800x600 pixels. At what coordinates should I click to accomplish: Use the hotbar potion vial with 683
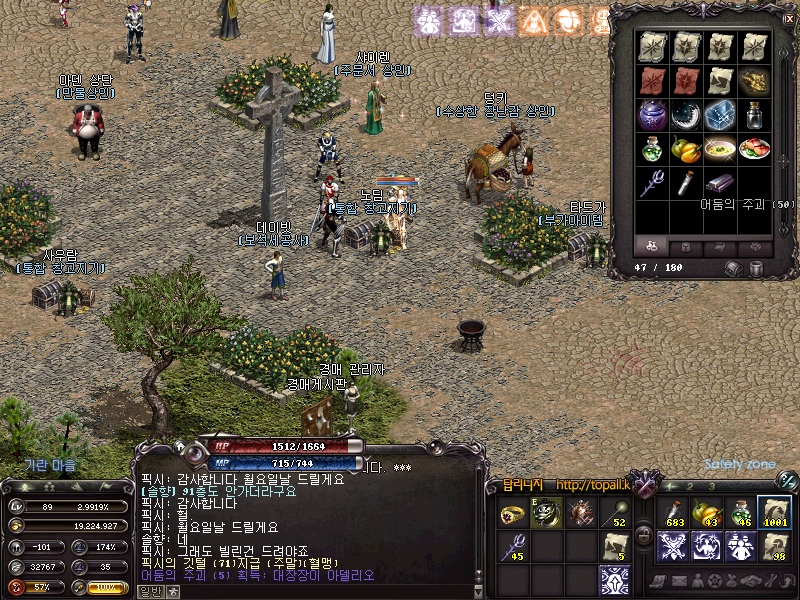[x=672, y=513]
